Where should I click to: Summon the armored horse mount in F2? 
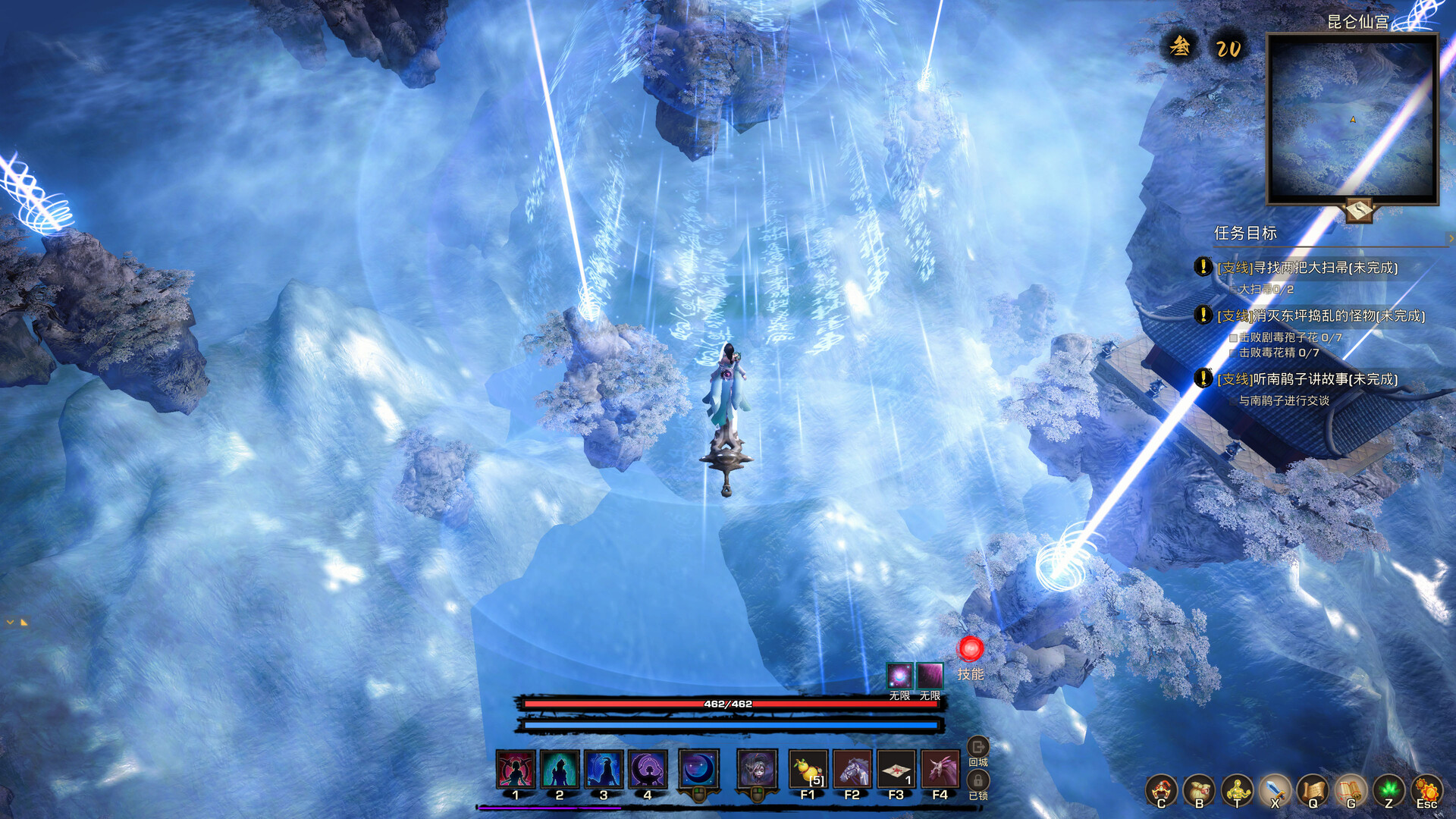tap(852, 770)
